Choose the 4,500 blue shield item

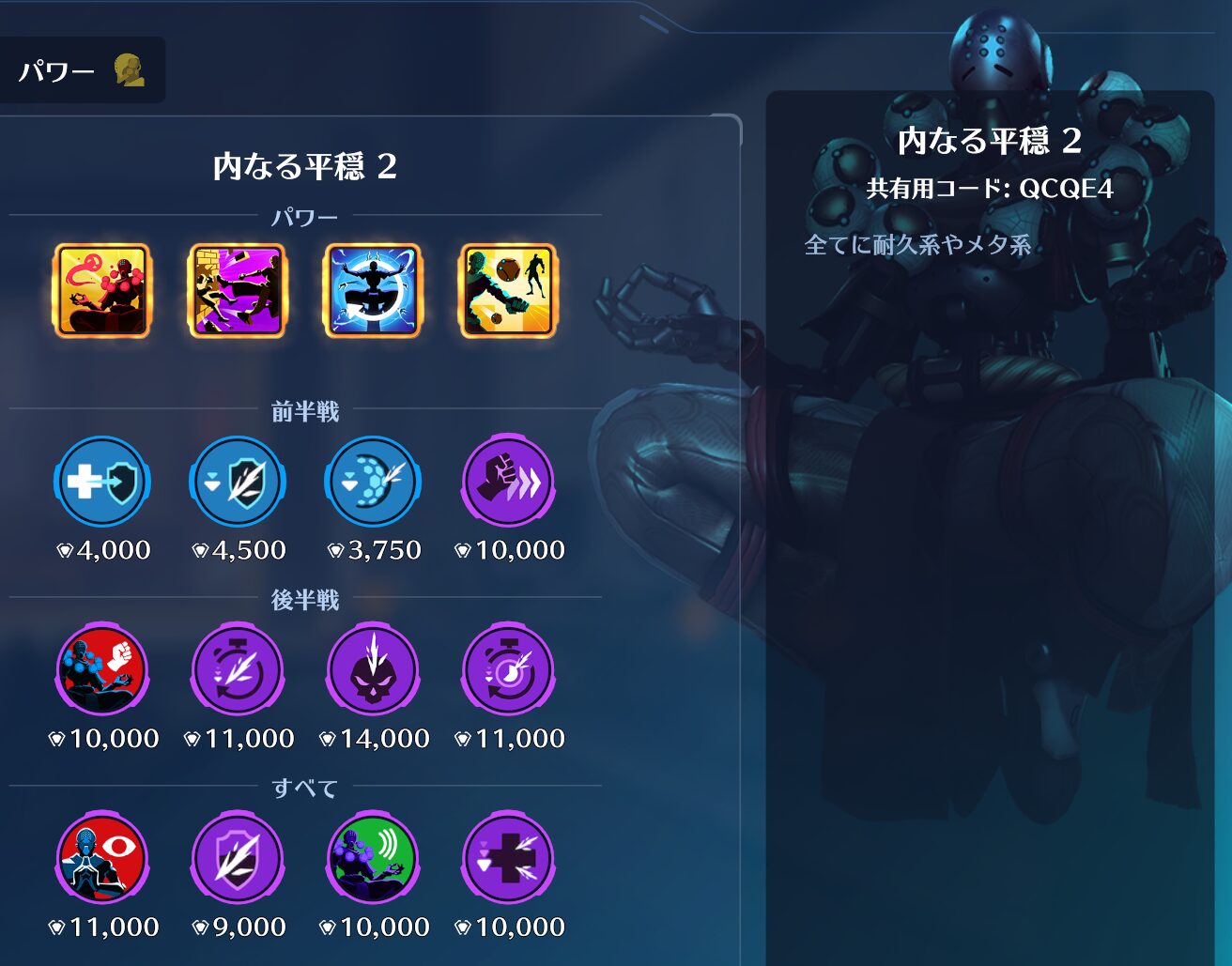point(238,483)
